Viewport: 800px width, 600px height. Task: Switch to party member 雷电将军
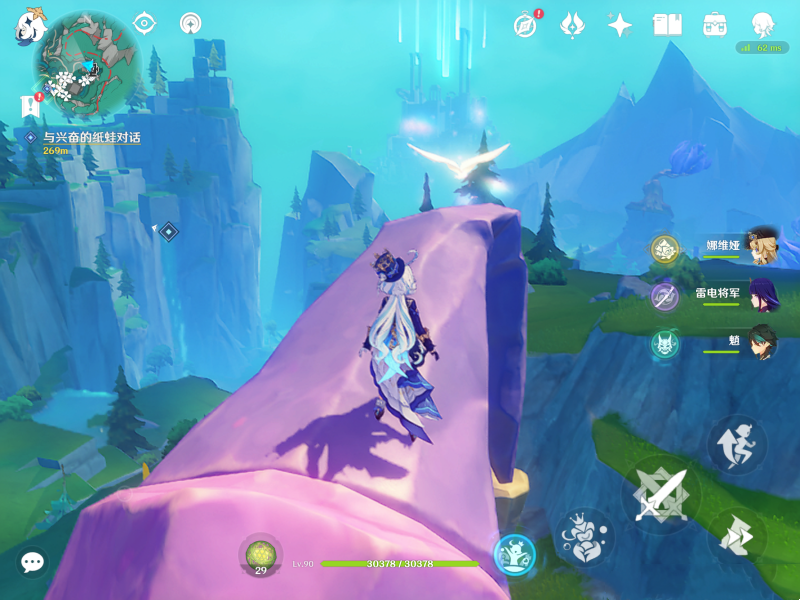[762, 295]
